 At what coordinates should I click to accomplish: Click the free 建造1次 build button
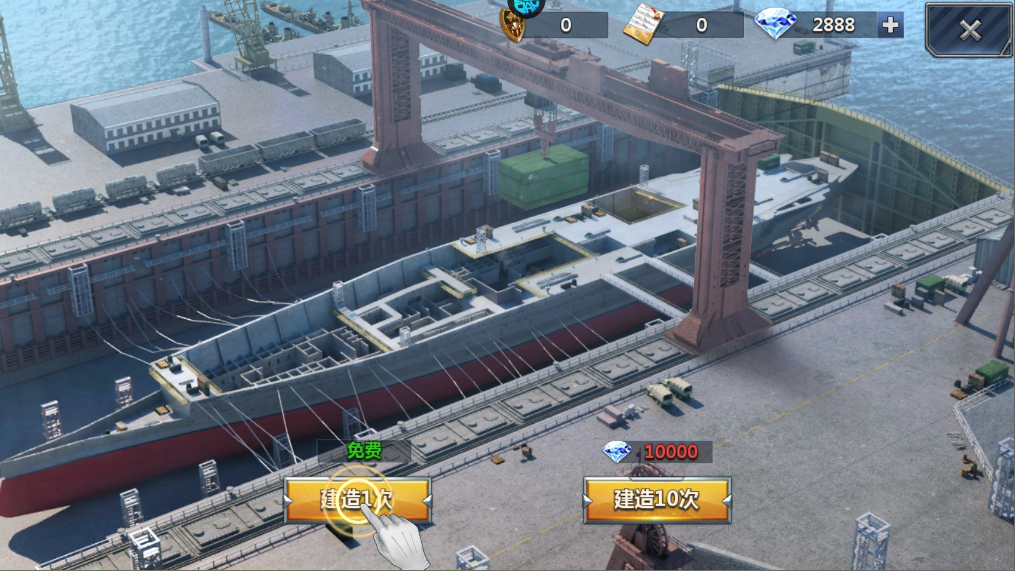(357, 499)
